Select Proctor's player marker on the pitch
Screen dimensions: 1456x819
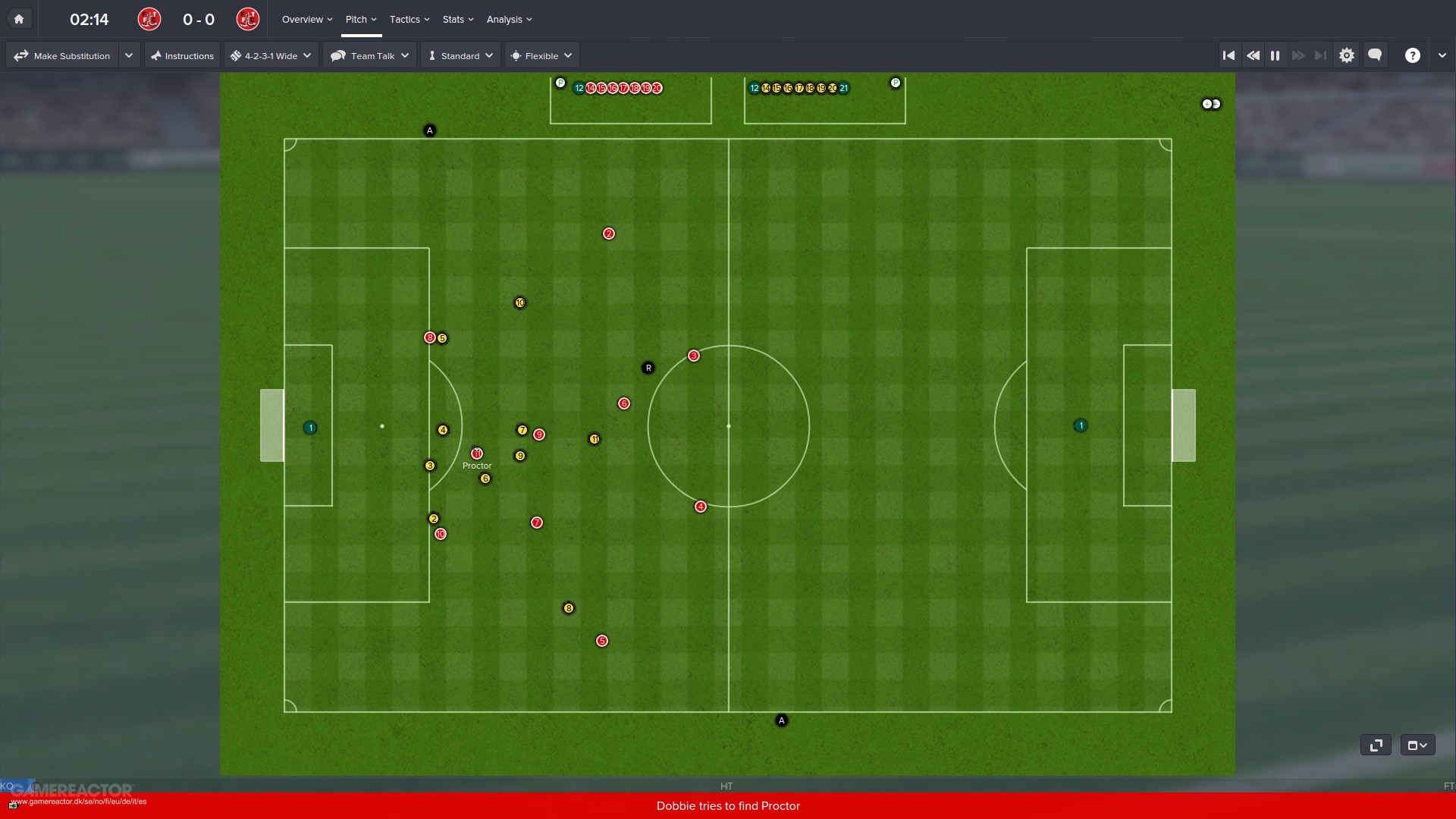click(477, 453)
